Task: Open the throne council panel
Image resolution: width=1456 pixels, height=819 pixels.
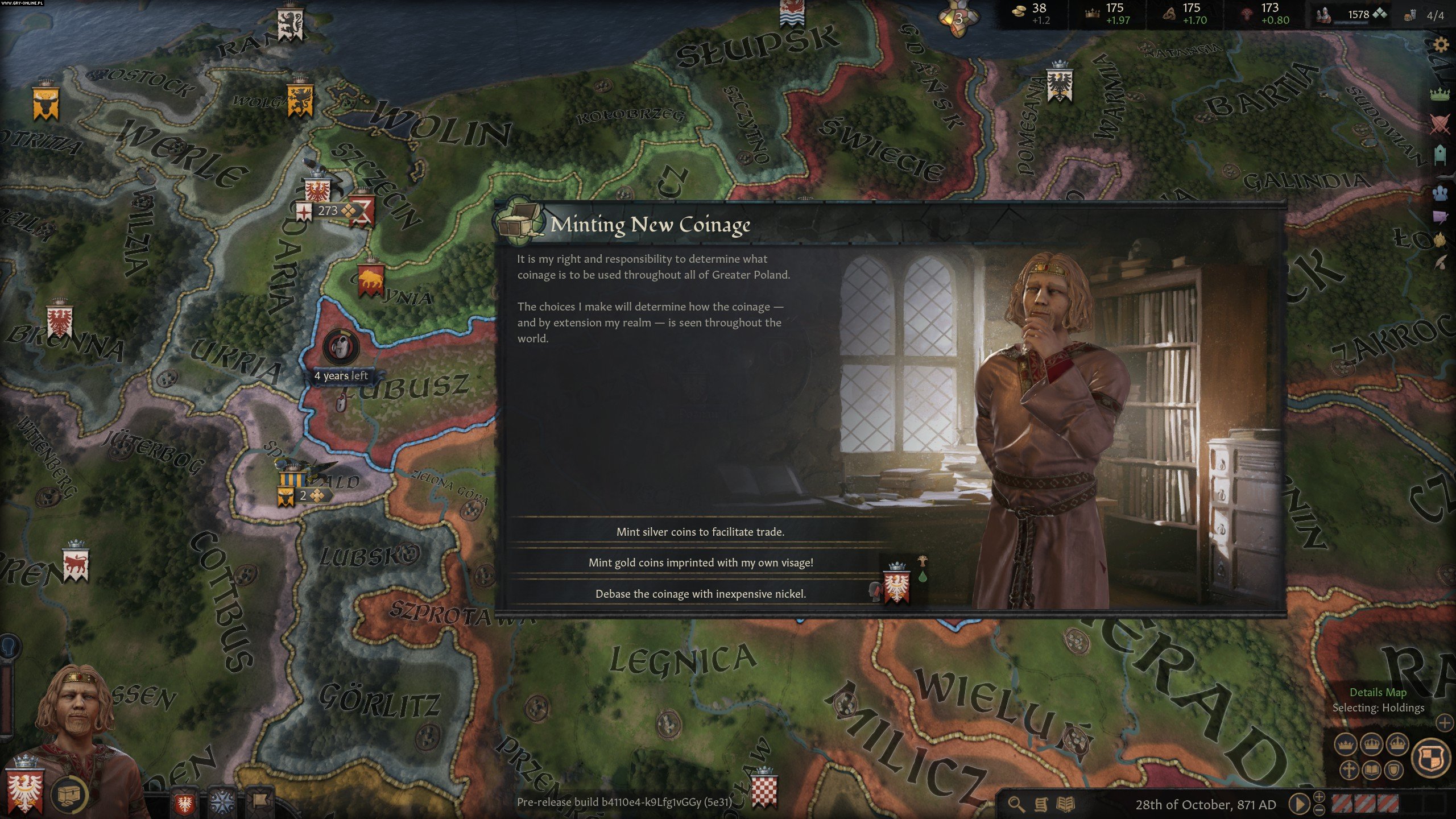Action: (1440, 155)
